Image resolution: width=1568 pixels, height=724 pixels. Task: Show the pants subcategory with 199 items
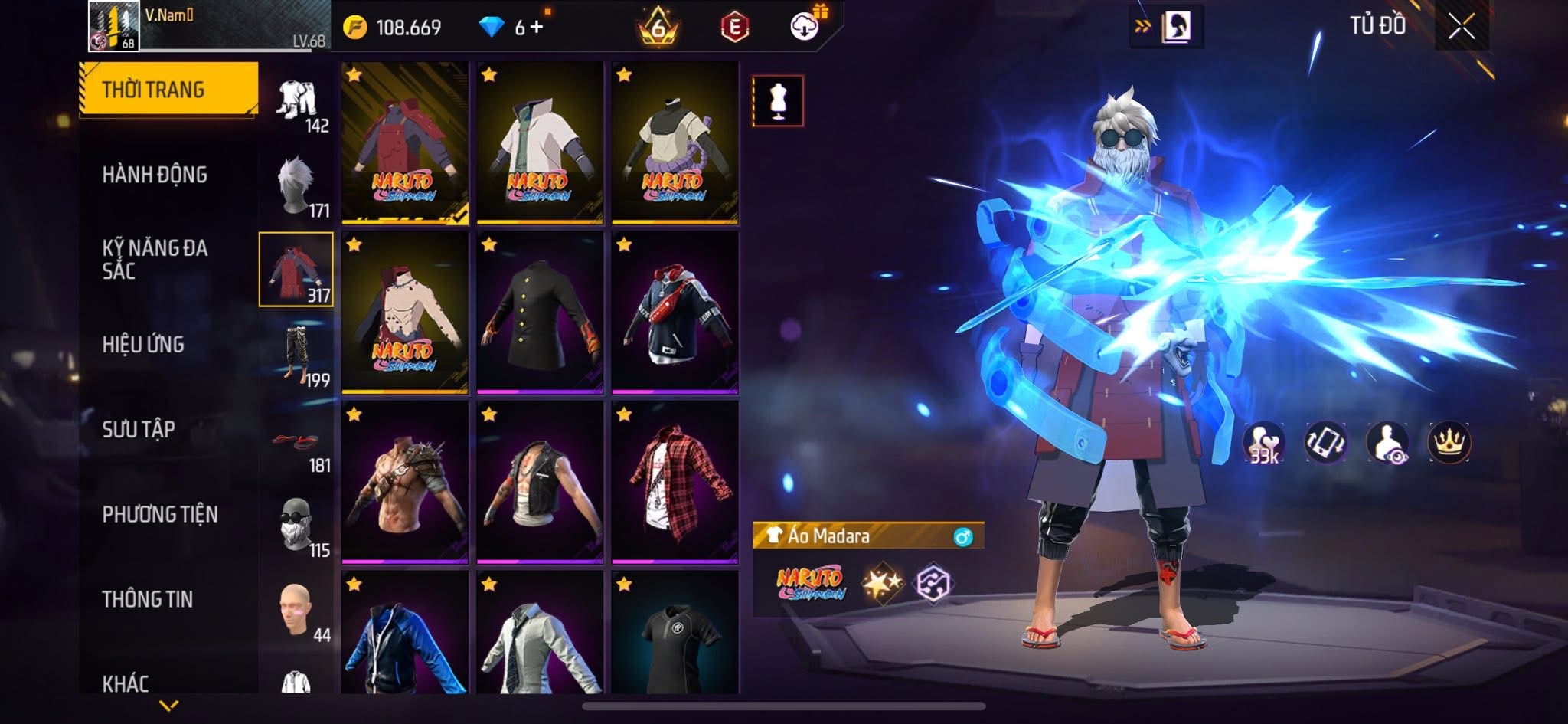[x=297, y=355]
